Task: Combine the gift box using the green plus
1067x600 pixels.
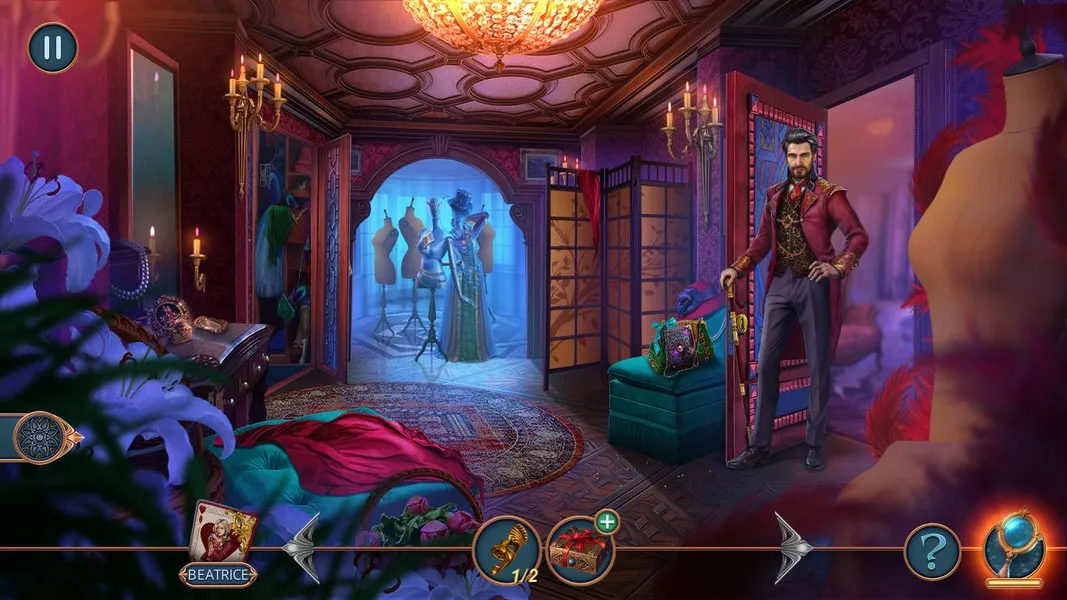Action: (x=606, y=522)
